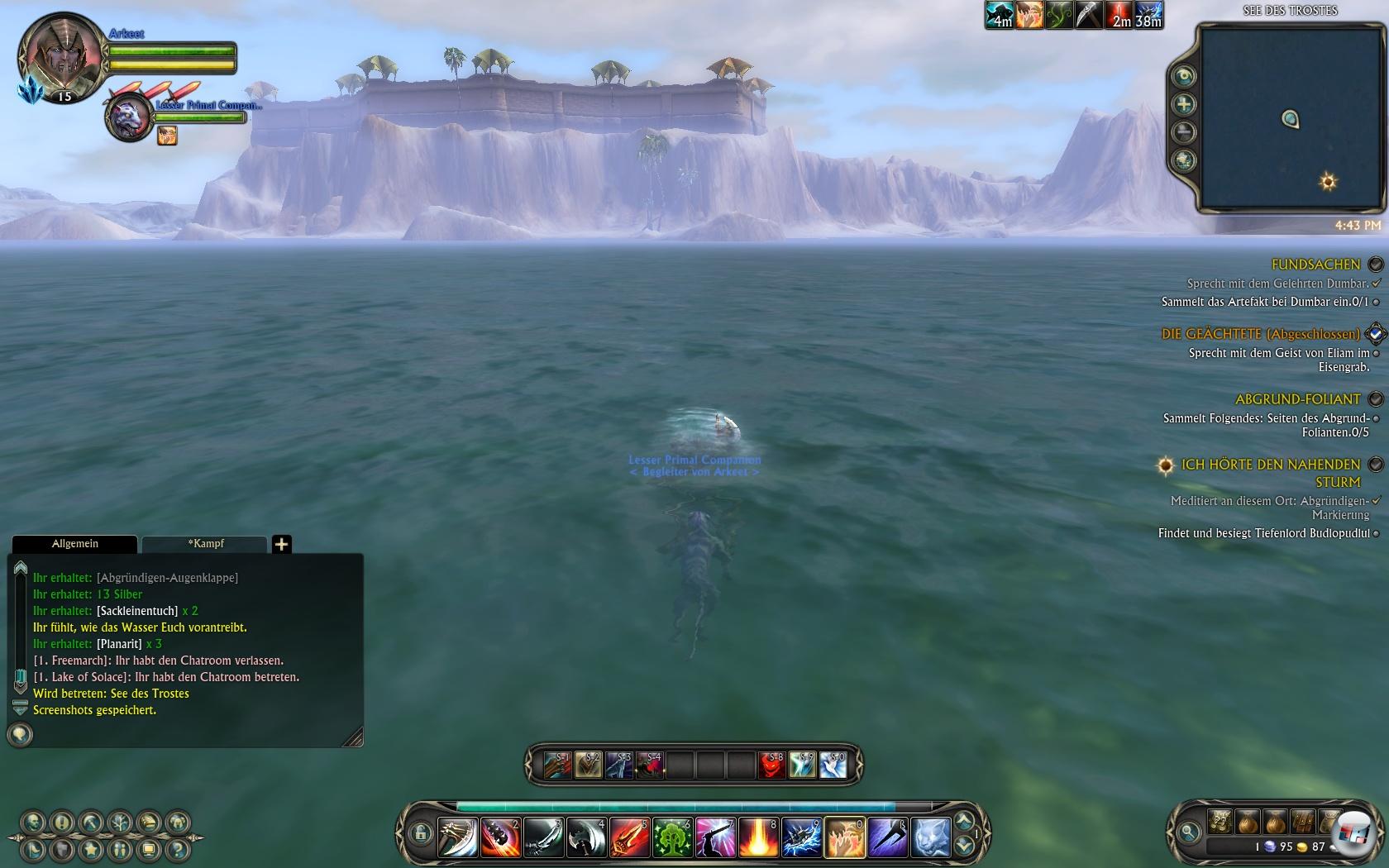This screenshot has height=868, width=1389.
Task: Click the sun quest marker on the minimap
Action: pos(1328,182)
